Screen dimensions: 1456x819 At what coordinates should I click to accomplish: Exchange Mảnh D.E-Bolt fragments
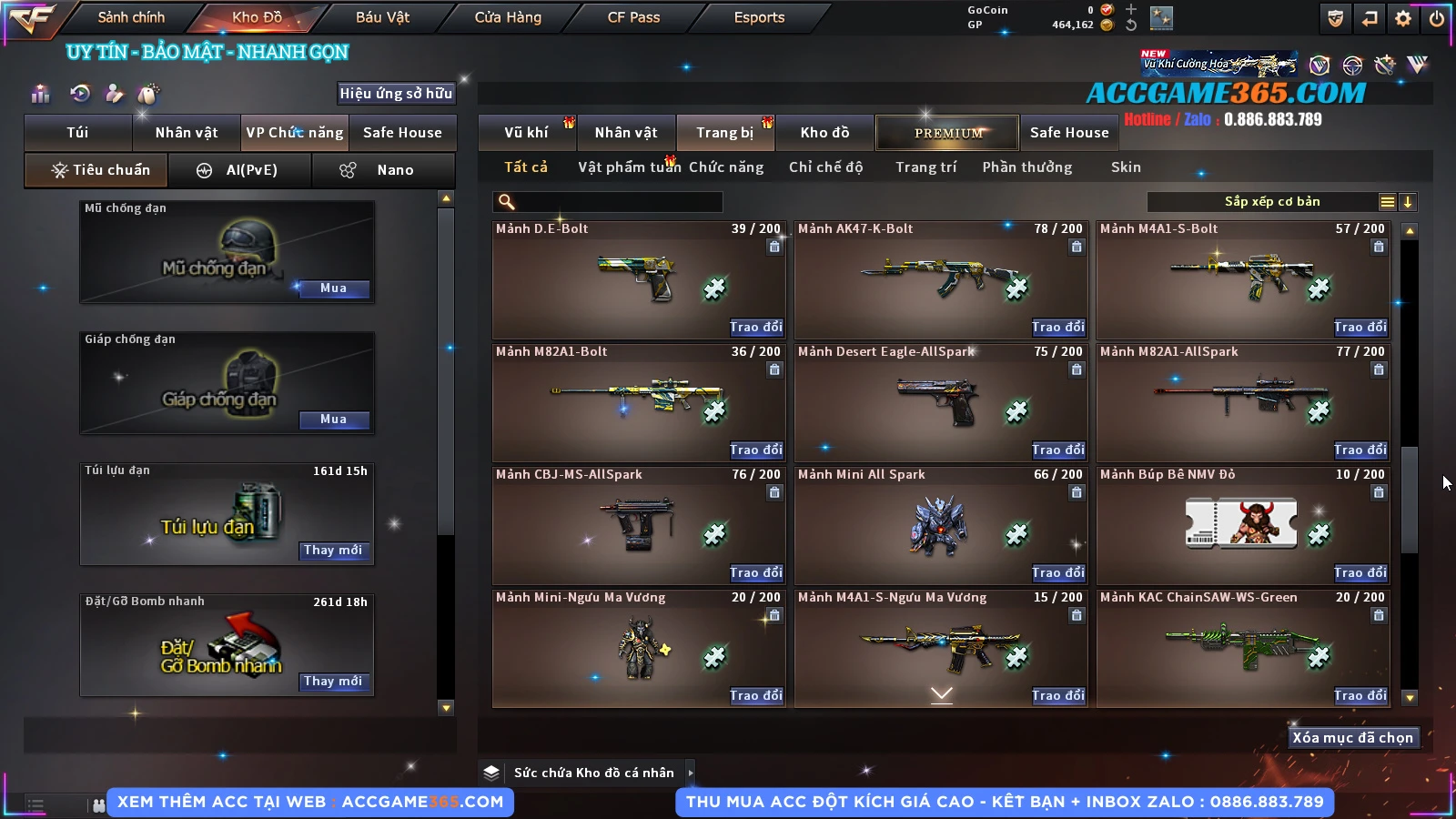(755, 327)
